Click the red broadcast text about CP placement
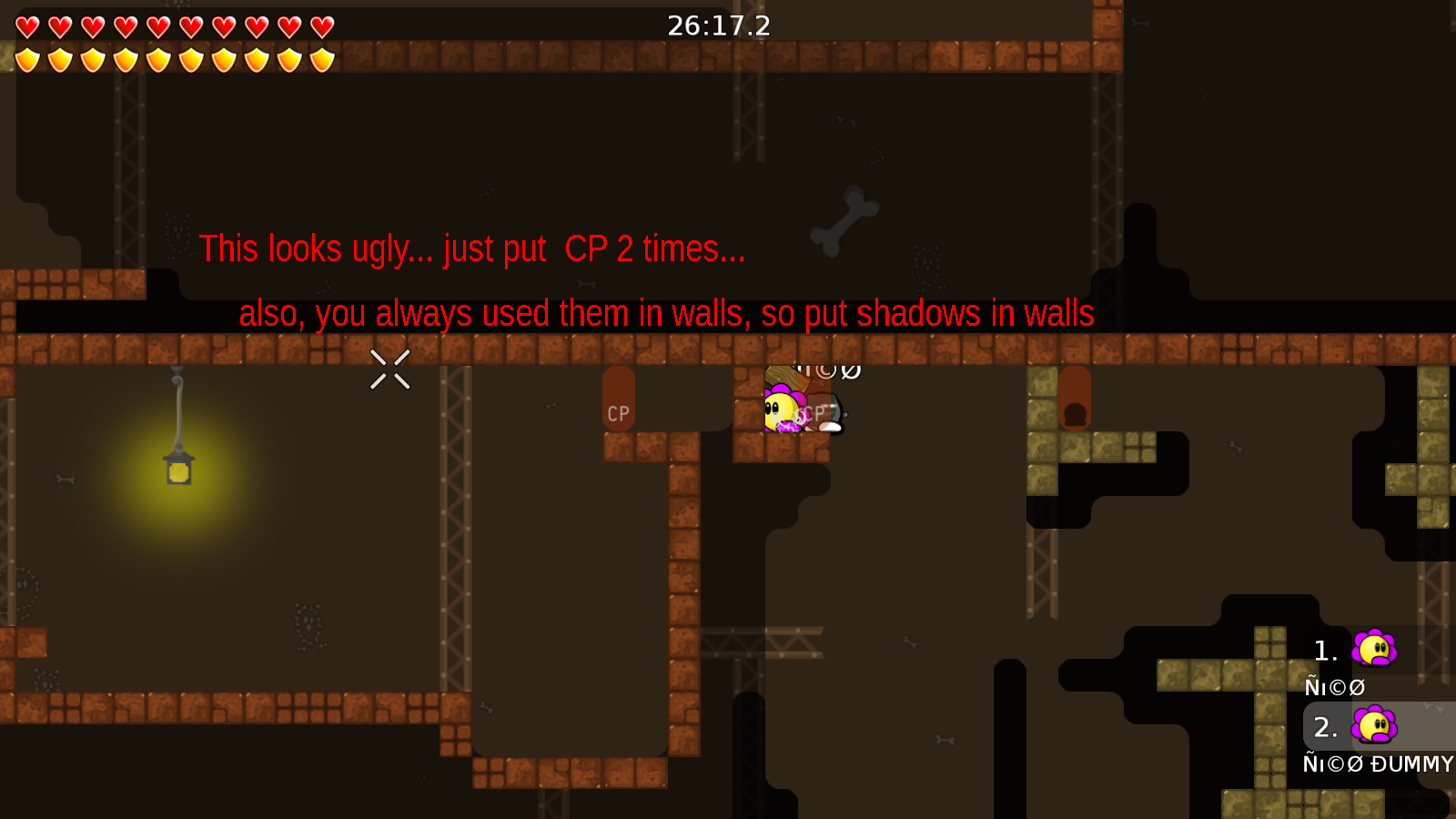 point(473,248)
